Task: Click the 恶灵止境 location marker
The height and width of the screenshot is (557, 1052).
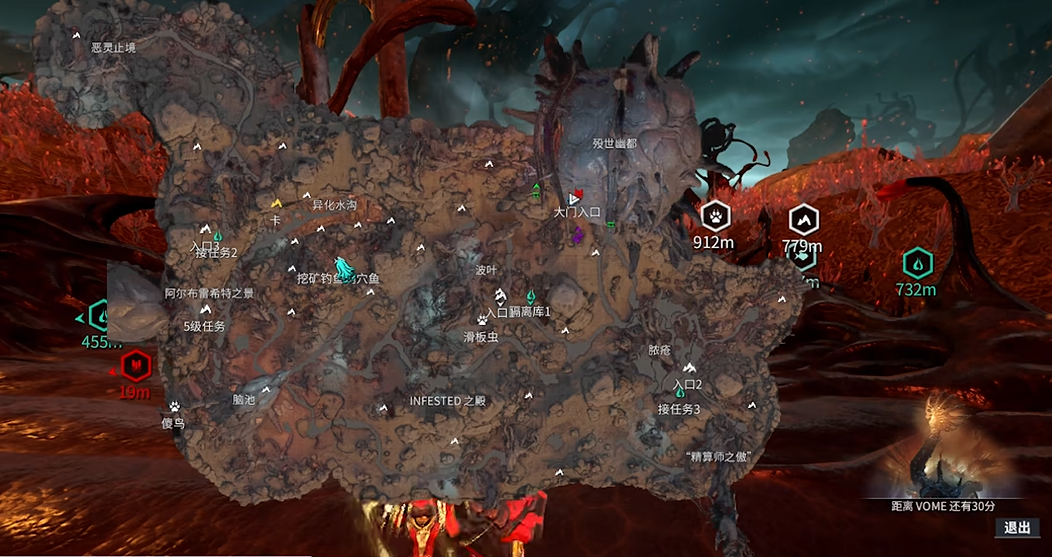Action: [x=77, y=35]
